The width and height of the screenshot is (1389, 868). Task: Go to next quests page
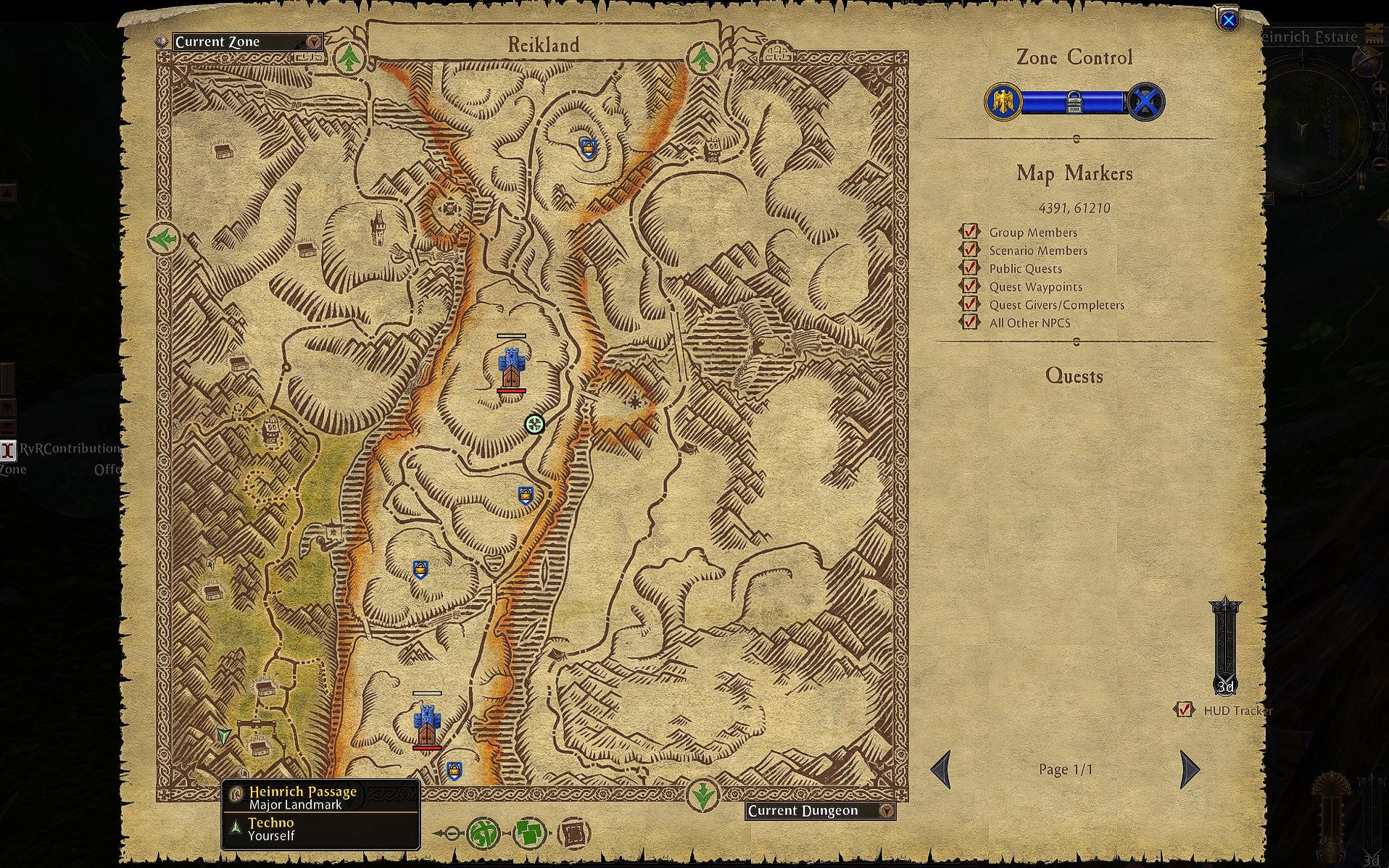[1190, 769]
